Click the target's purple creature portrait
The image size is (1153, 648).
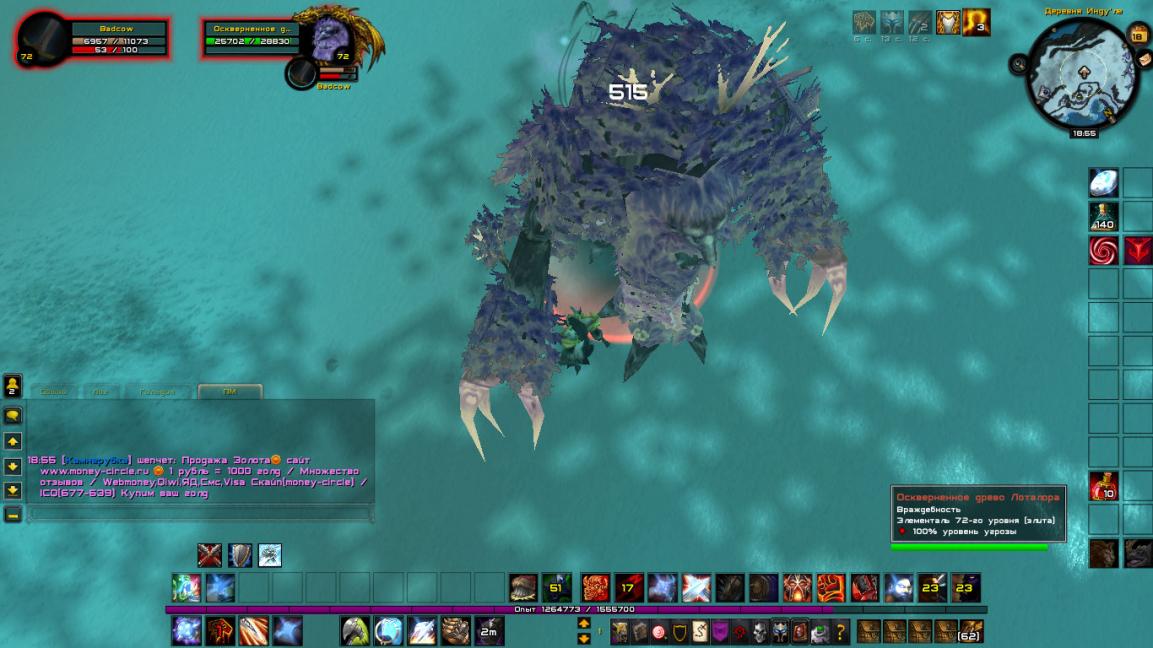[x=325, y=40]
